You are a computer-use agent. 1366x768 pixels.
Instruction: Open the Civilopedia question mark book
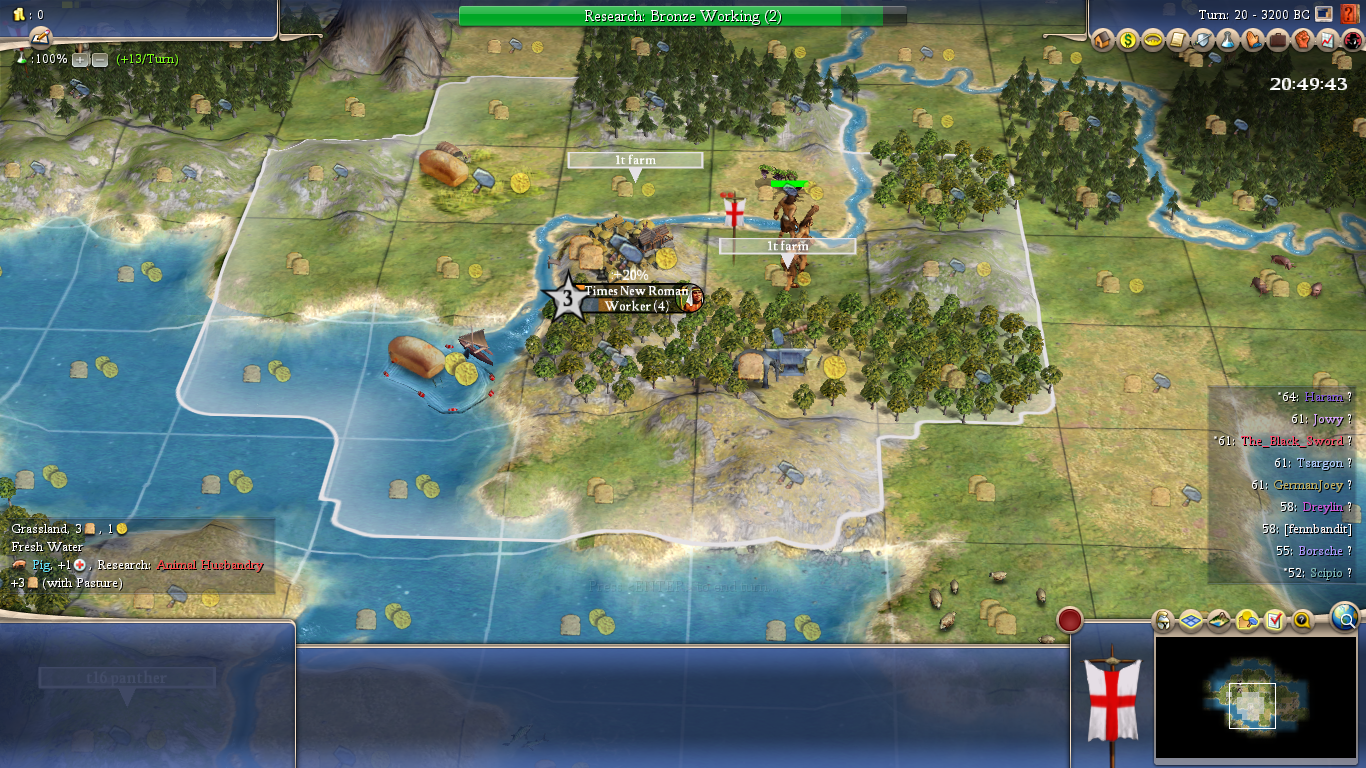tap(1349, 14)
